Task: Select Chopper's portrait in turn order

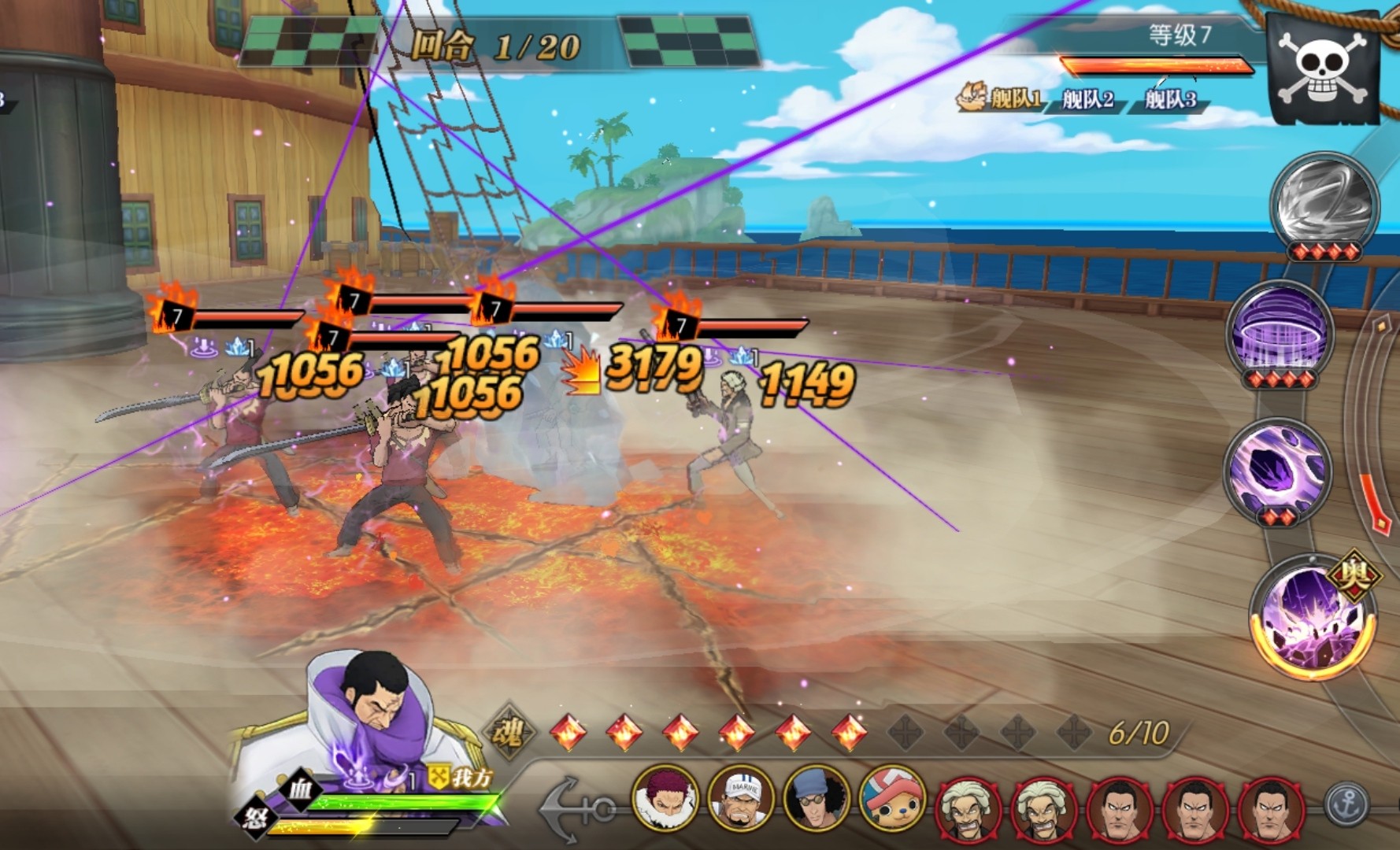Action: click(892, 800)
